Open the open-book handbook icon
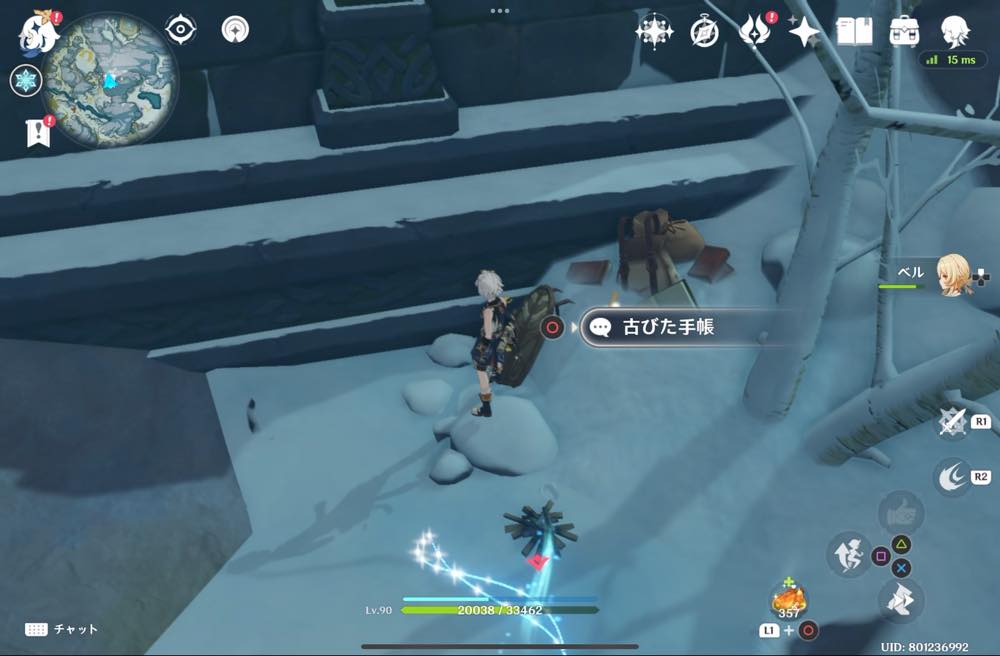1000x656 pixels. click(x=853, y=32)
